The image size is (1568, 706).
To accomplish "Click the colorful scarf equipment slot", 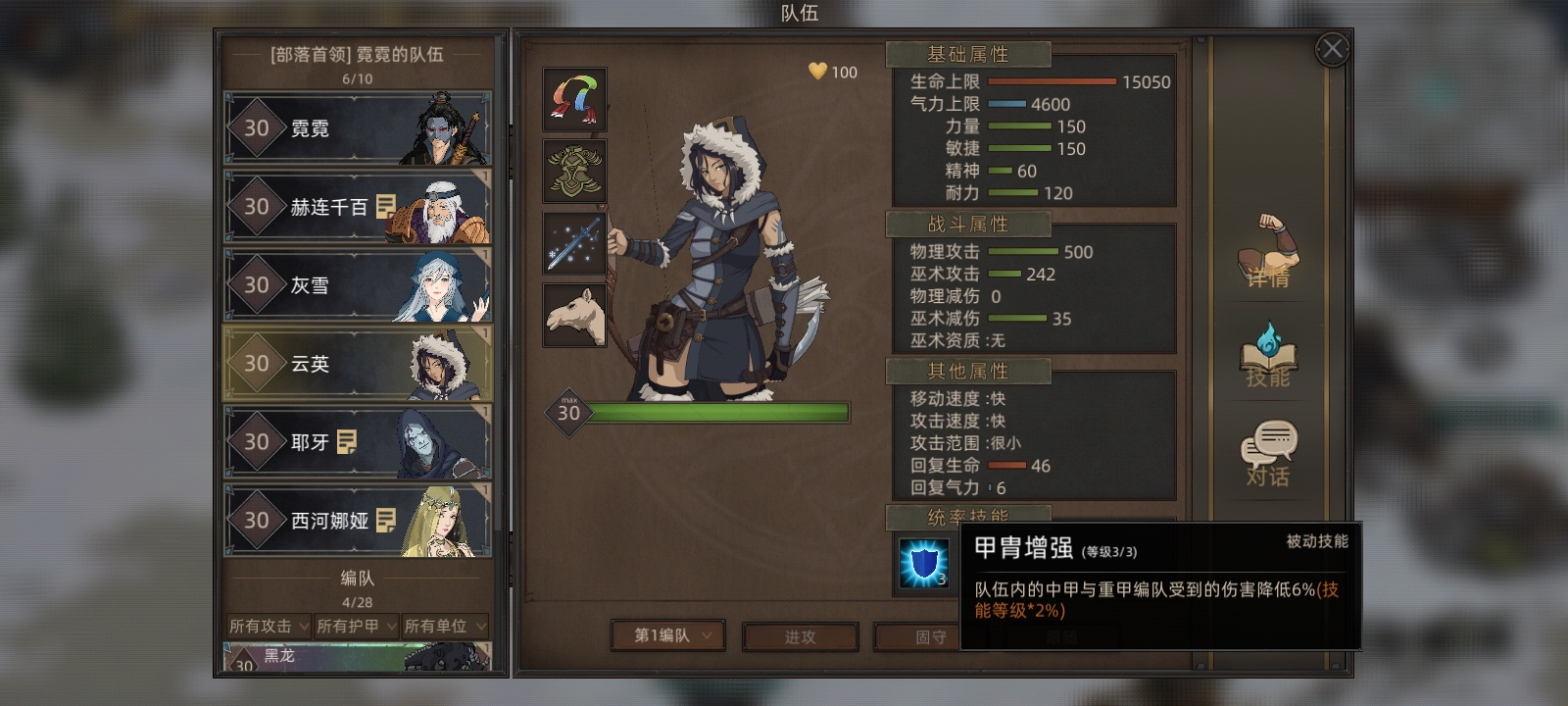I will [x=575, y=99].
